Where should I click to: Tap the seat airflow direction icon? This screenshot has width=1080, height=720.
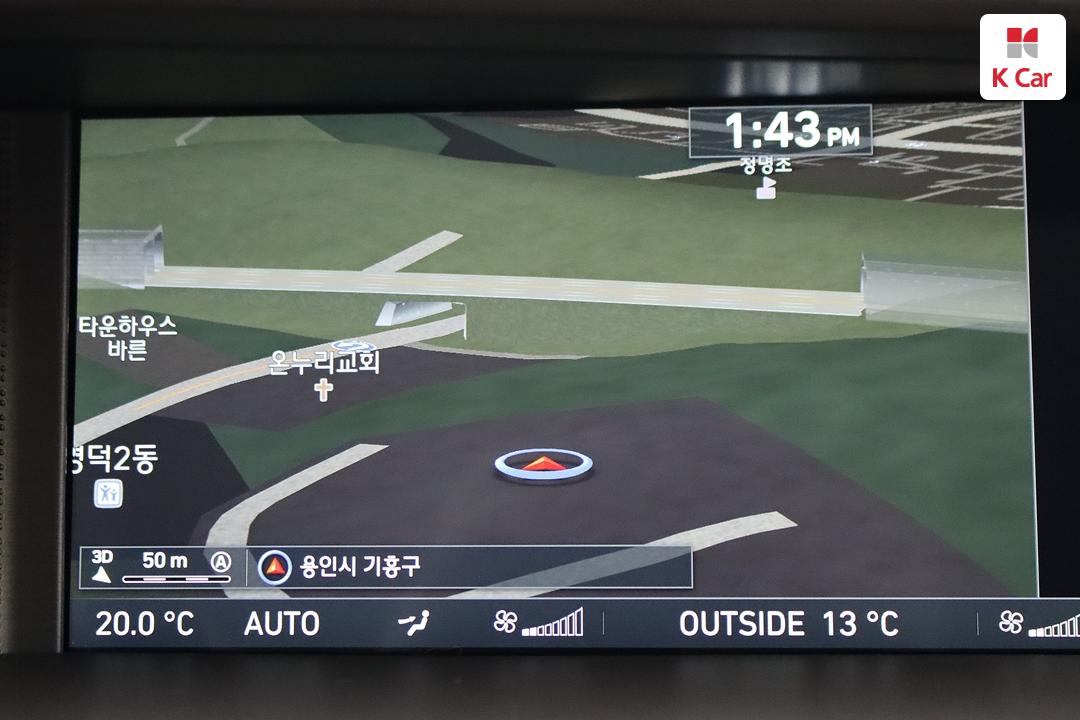[413, 623]
